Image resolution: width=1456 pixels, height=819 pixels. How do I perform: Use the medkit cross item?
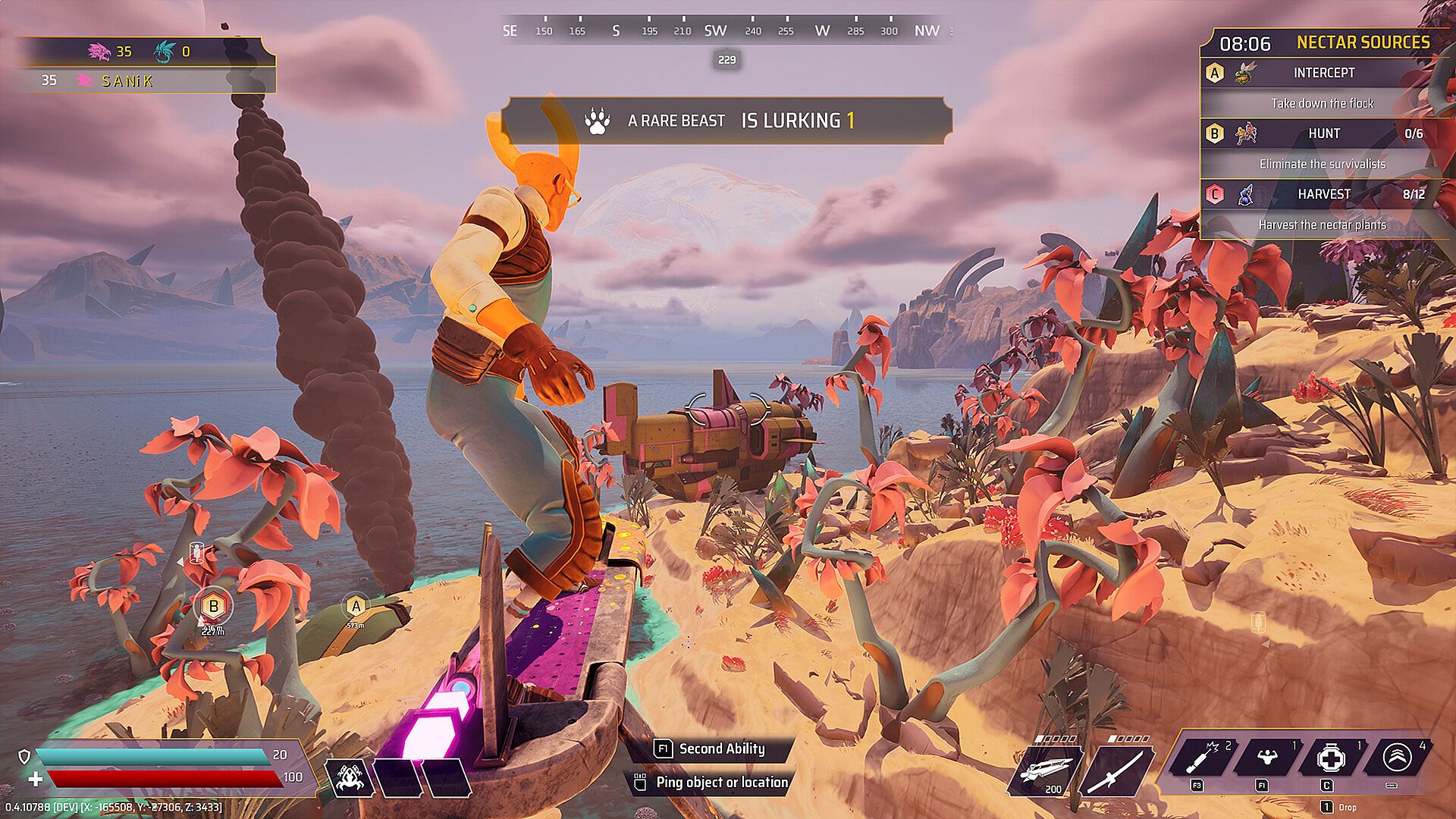click(1331, 758)
